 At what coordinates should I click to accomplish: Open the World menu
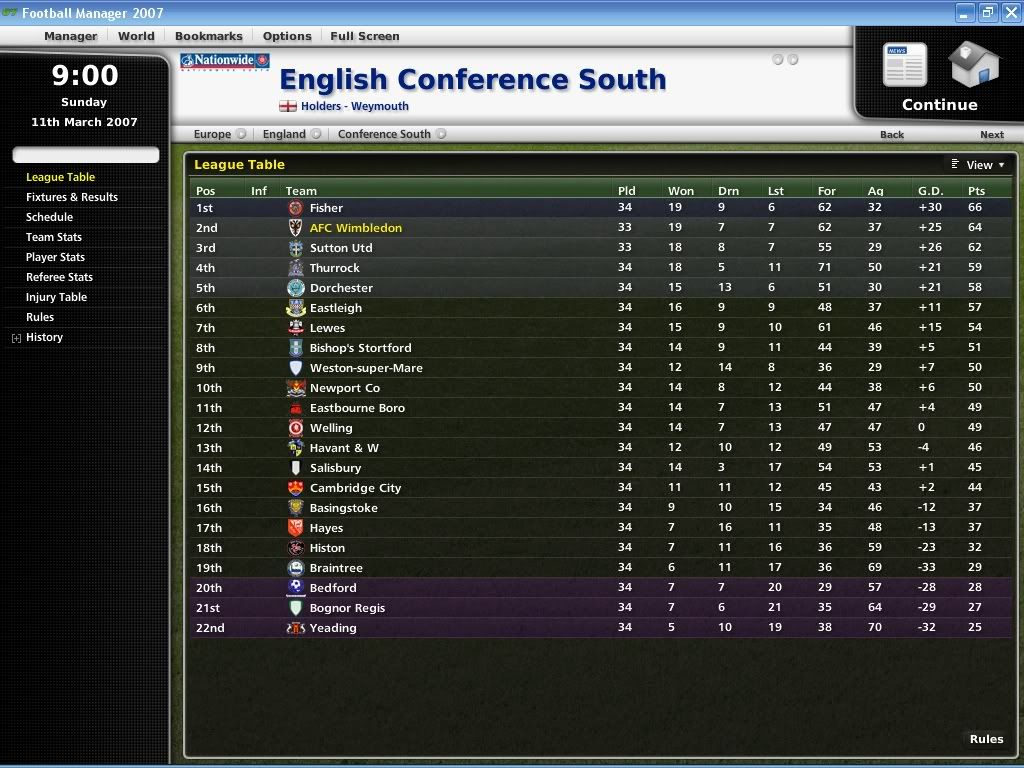coord(136,36)
